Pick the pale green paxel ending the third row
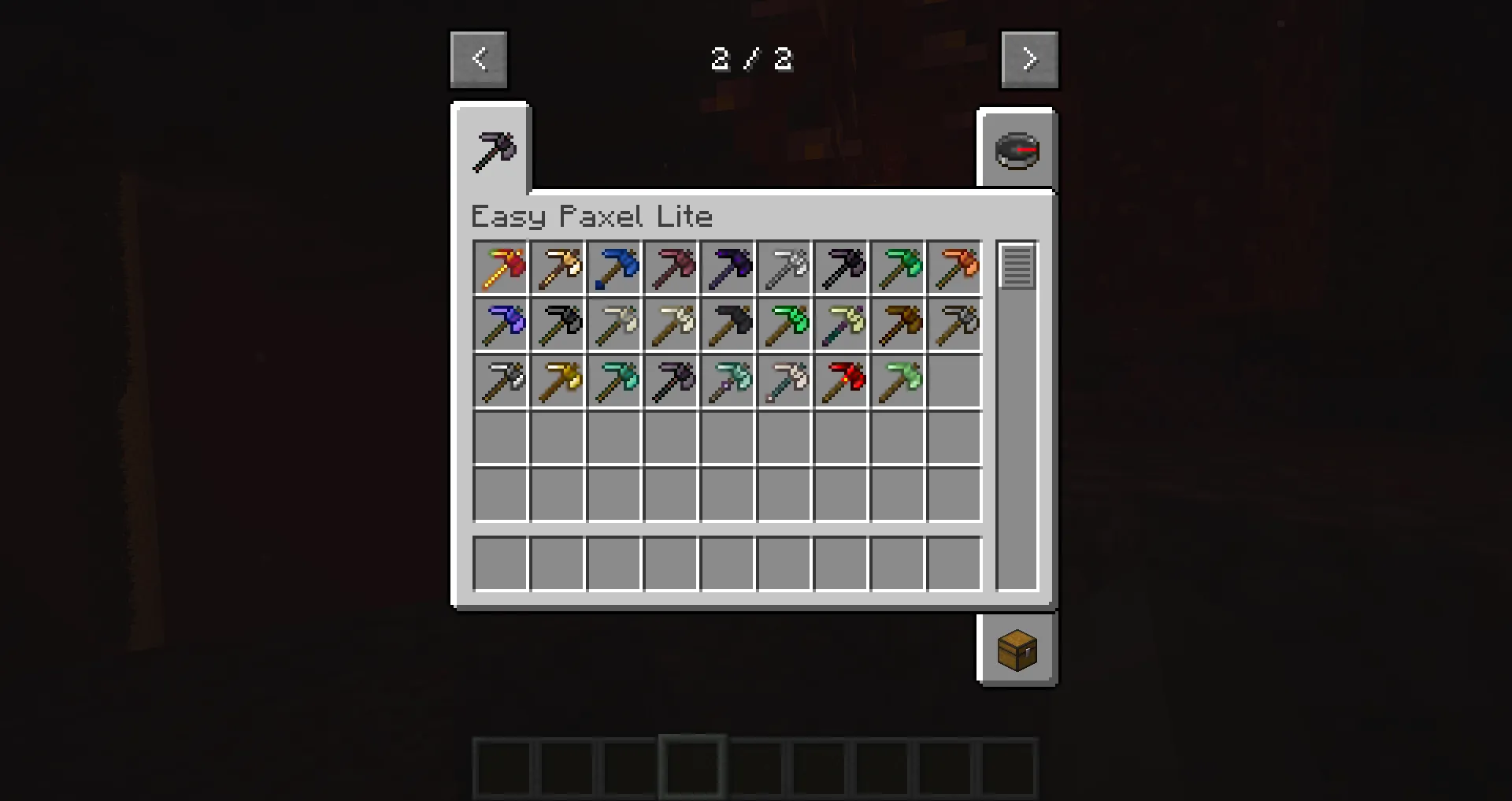Viewport: 1512px width, 801px height. tap(897, 381)
